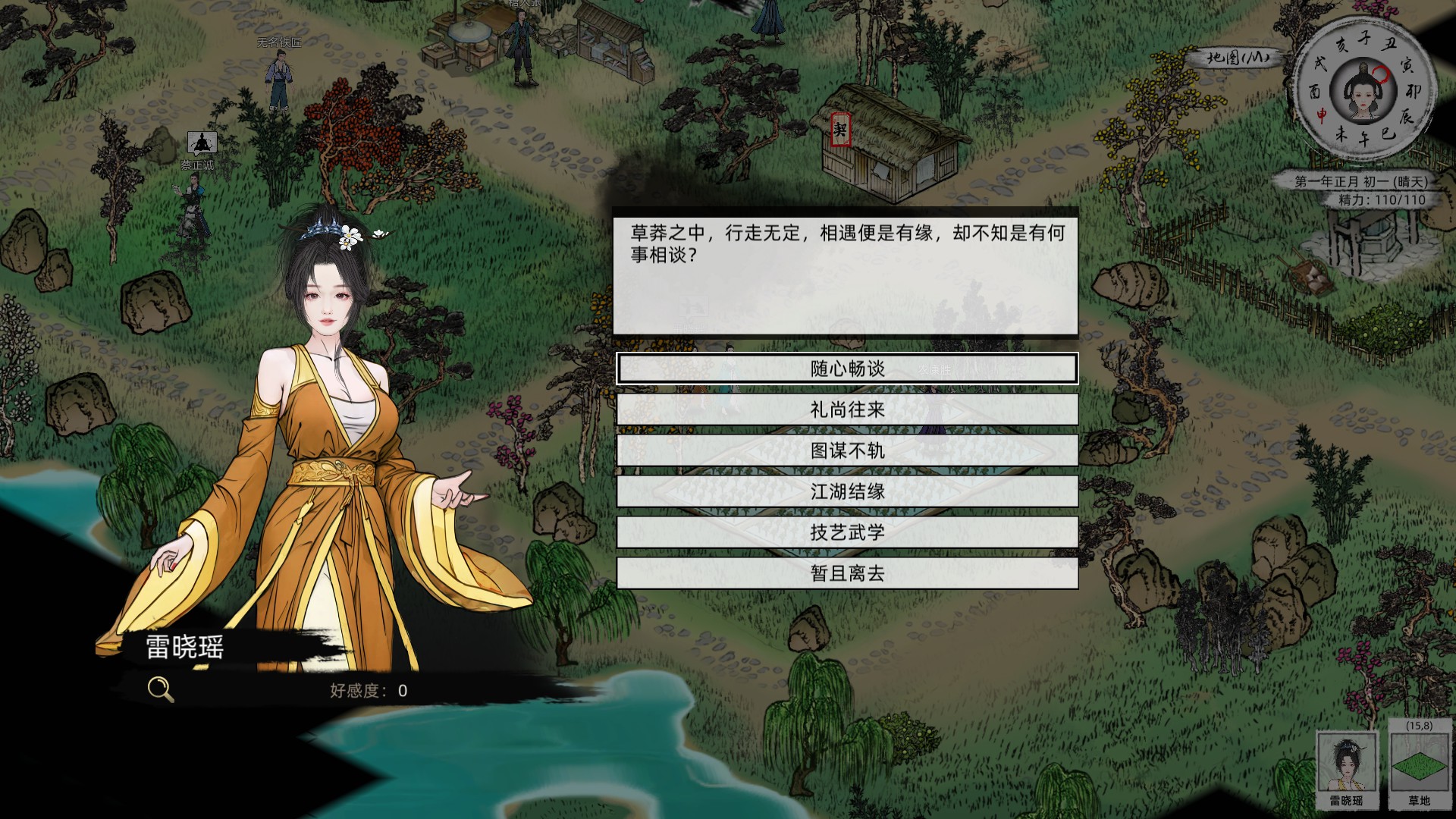
Task: Select 随心畅谈 to chat freely
Action: [x=849, y=370]
